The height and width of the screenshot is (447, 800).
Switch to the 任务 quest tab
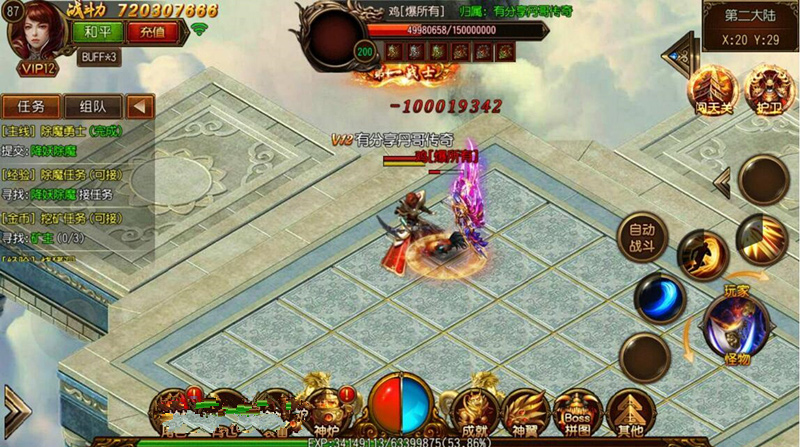point(31,107)
